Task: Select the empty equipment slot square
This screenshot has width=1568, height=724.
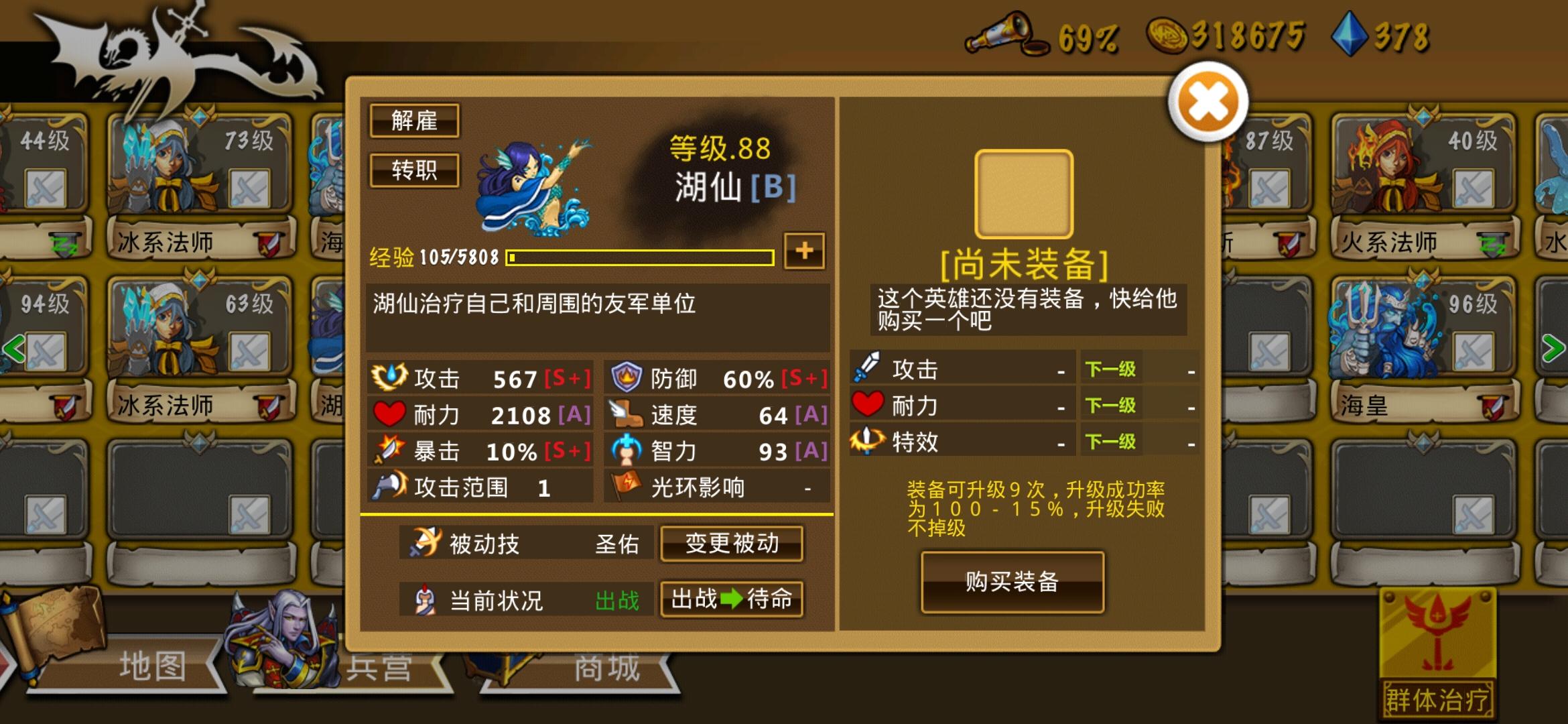Action: (1025, 194)
